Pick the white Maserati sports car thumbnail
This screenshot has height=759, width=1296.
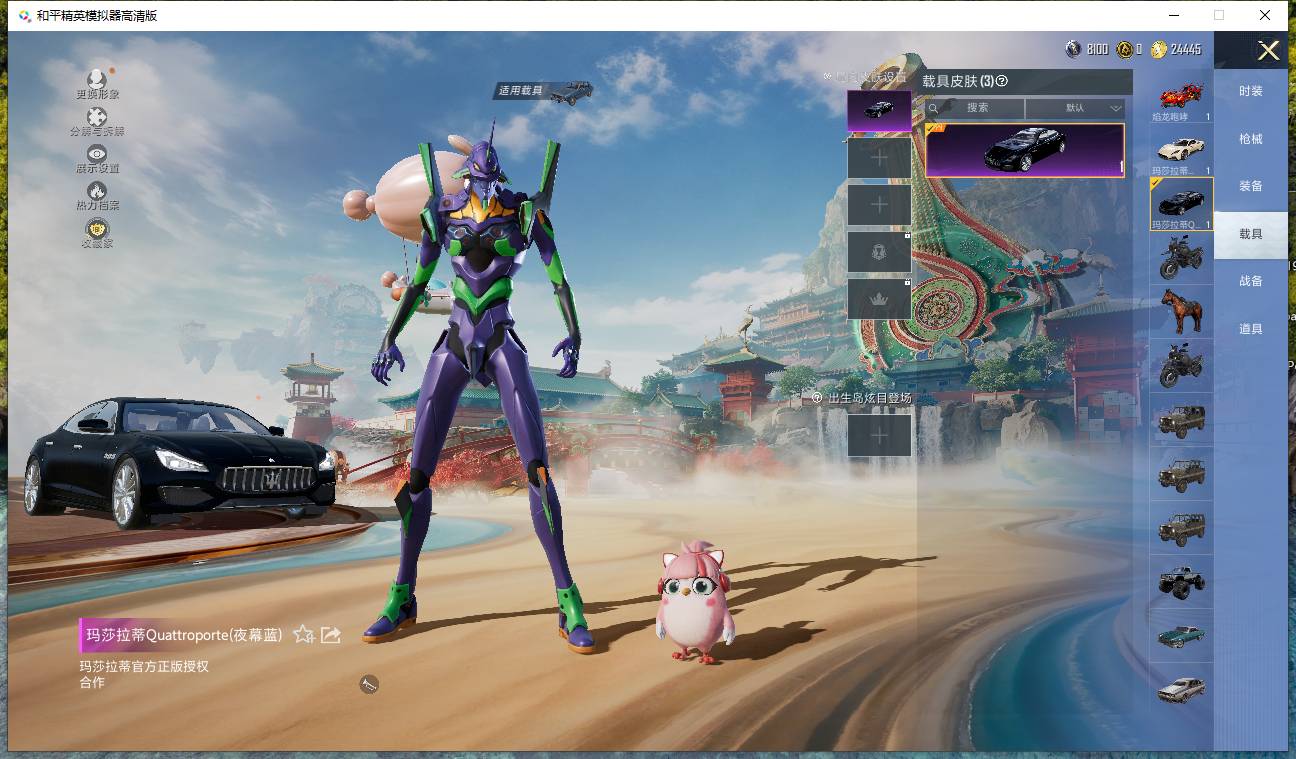pyautogui.click(x=1181, y=150)
